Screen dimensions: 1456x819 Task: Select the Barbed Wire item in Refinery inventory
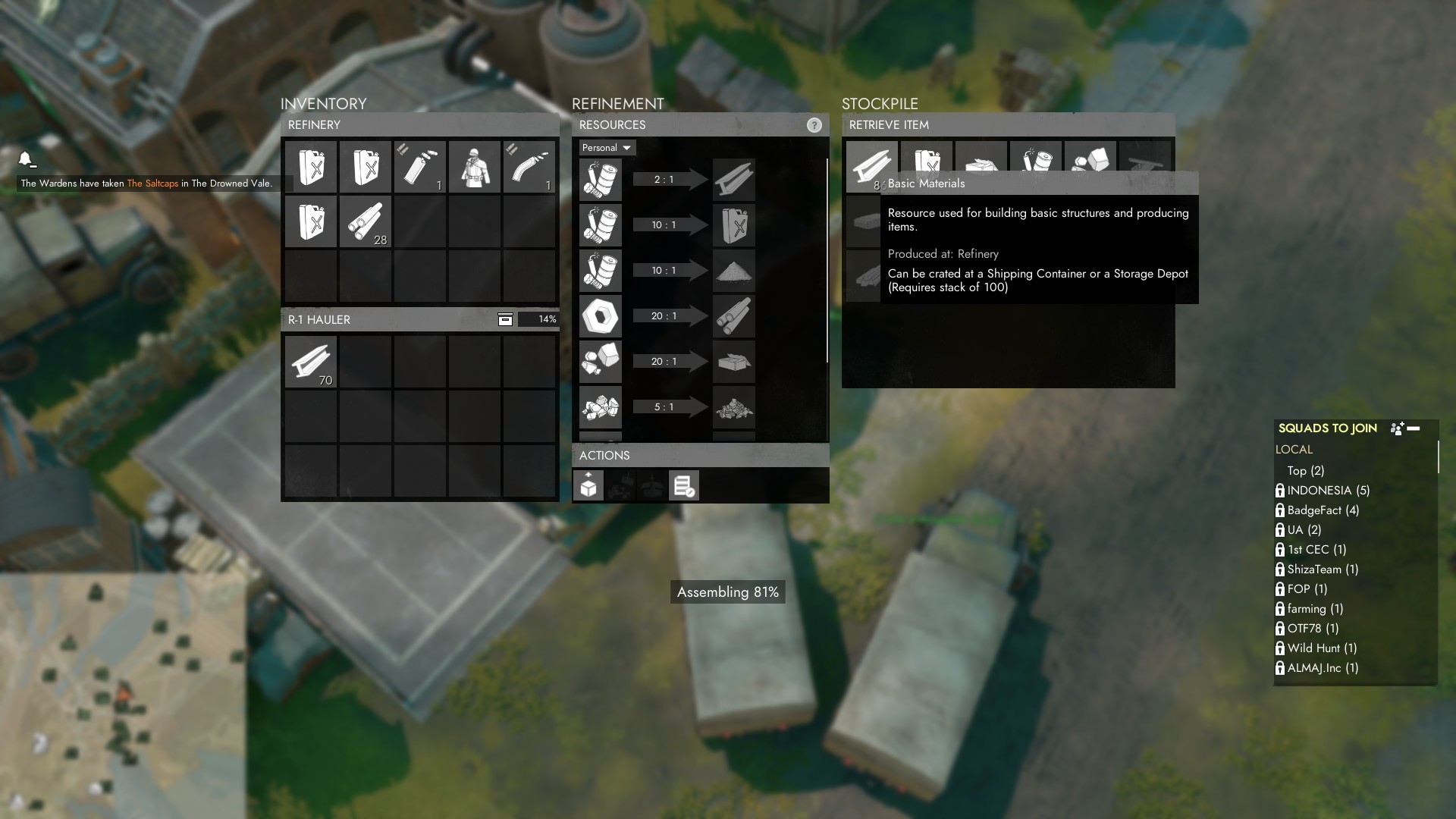pyautogui.click(x=366, y=221)
